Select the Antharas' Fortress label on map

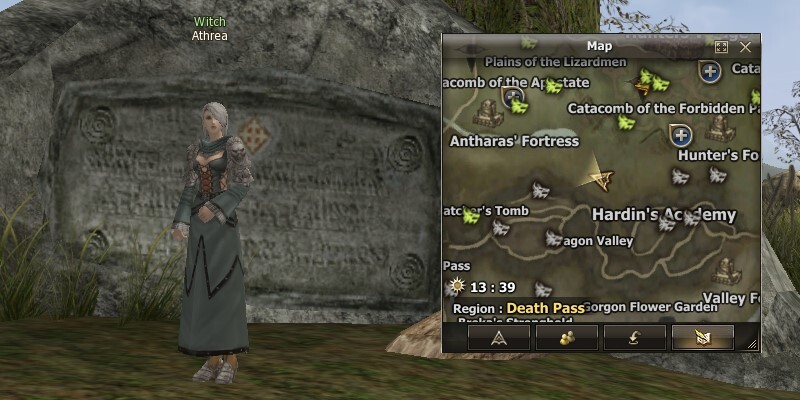pyautogui.click(x=515, y=141)
